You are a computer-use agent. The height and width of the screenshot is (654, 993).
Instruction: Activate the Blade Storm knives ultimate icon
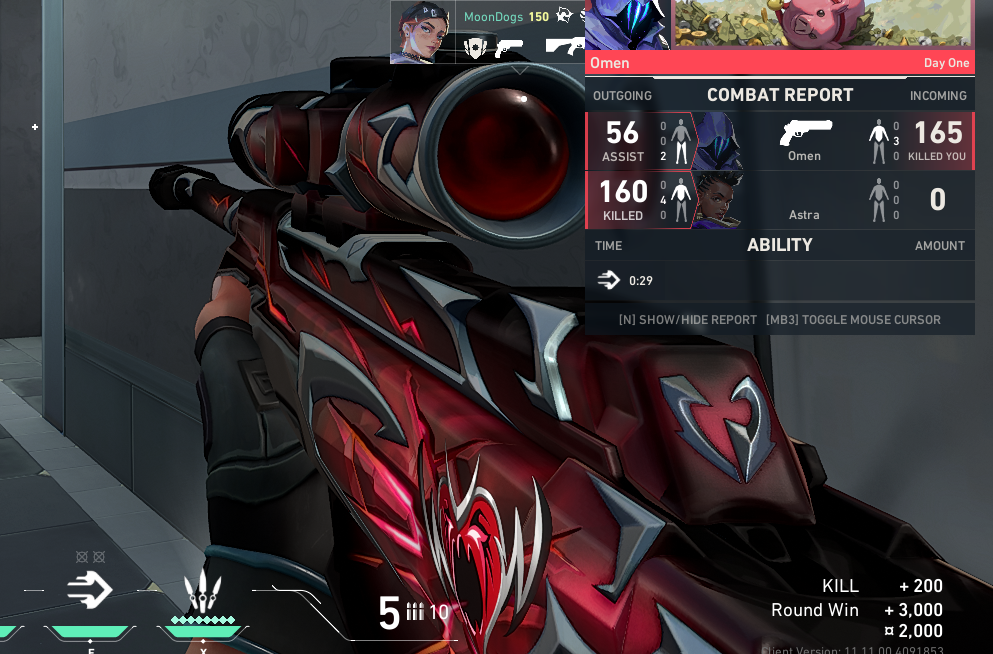(203, 592)
